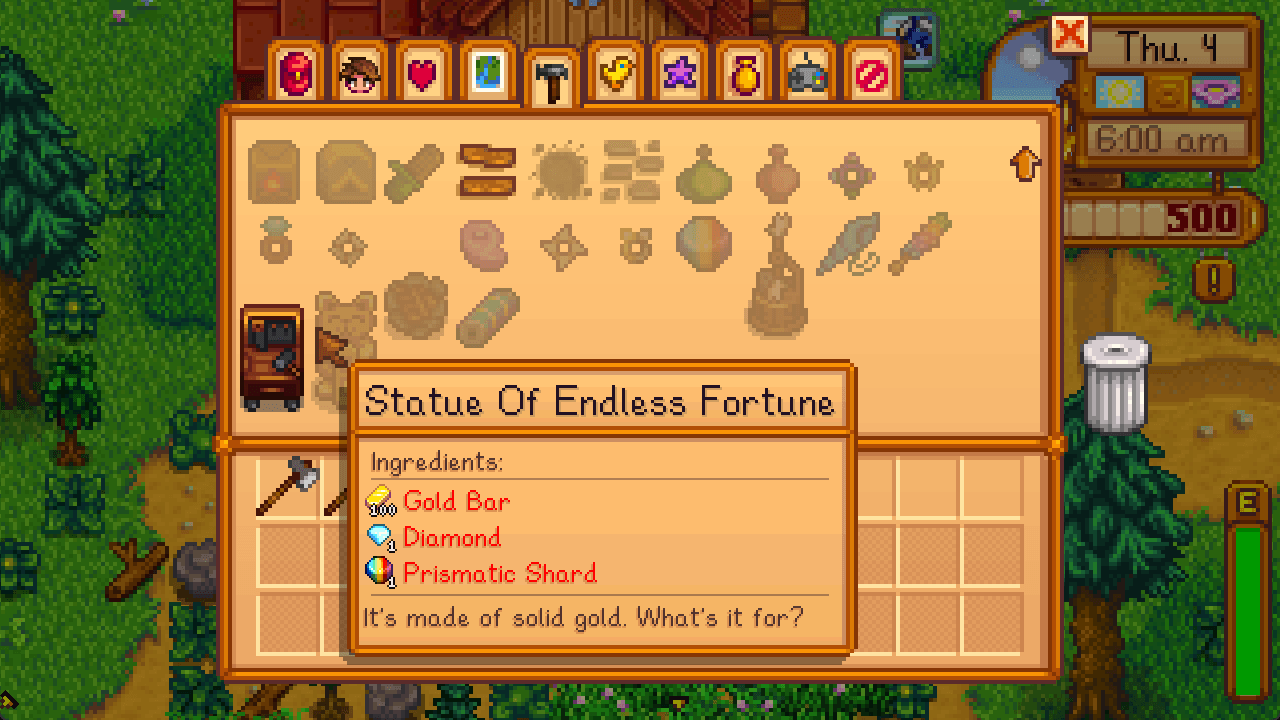Open the Options tab with the controller icon
This screenshot has width=1280, height=720.
pos(806,72)
